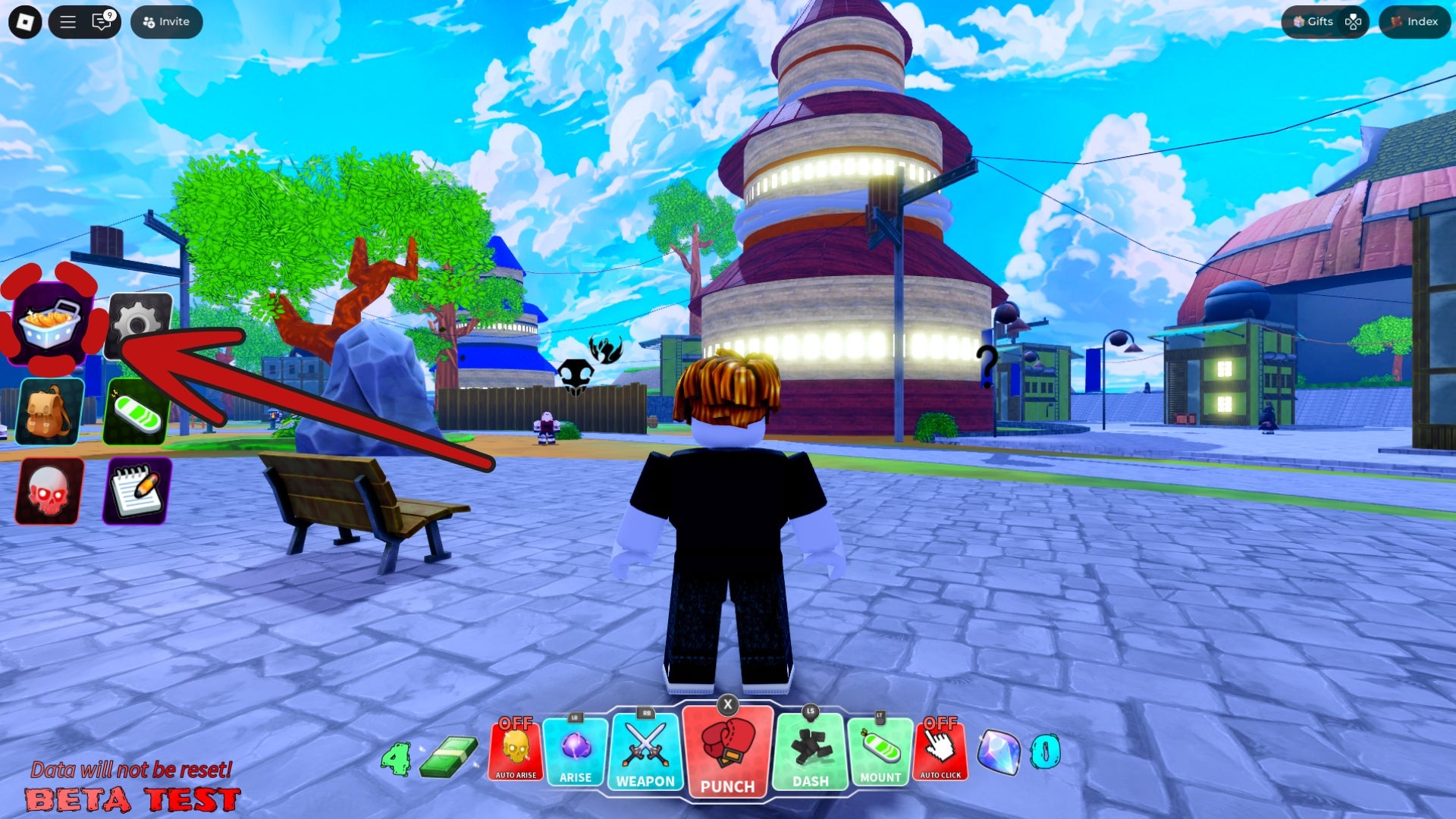Select the Weapon crossed swords button

pos(645,751)
